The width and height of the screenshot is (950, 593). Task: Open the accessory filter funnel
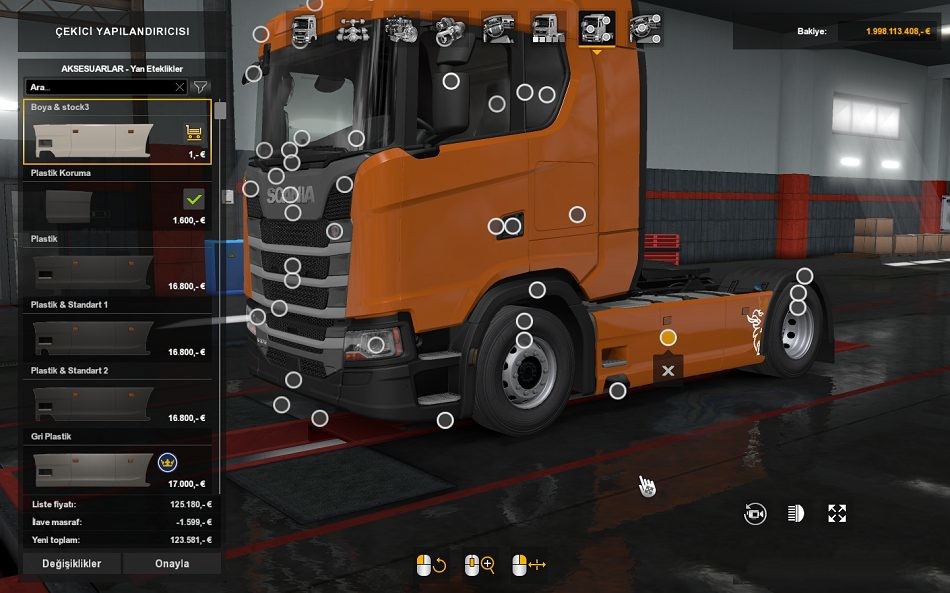click(x=200, y=87)
